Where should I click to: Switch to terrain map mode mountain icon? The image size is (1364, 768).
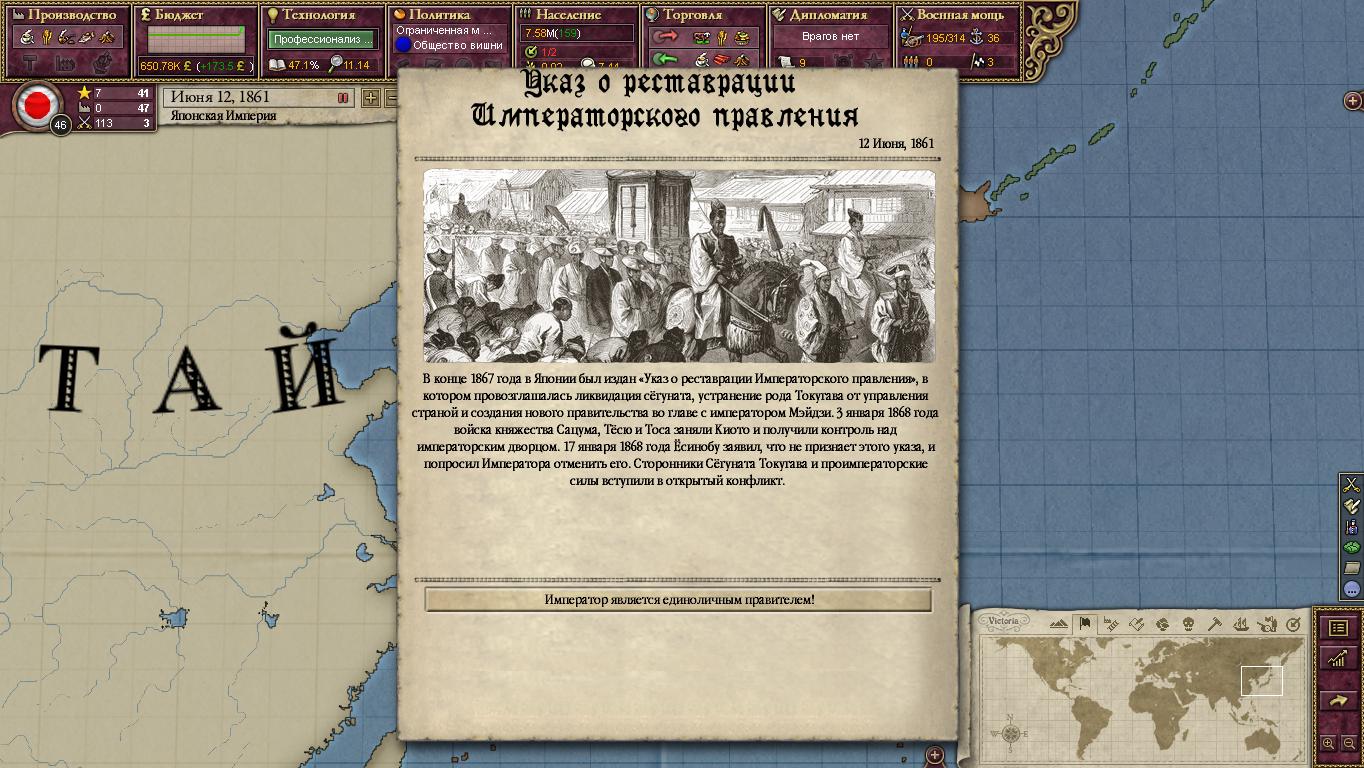pyautogui.click(x=1059, y=624)
